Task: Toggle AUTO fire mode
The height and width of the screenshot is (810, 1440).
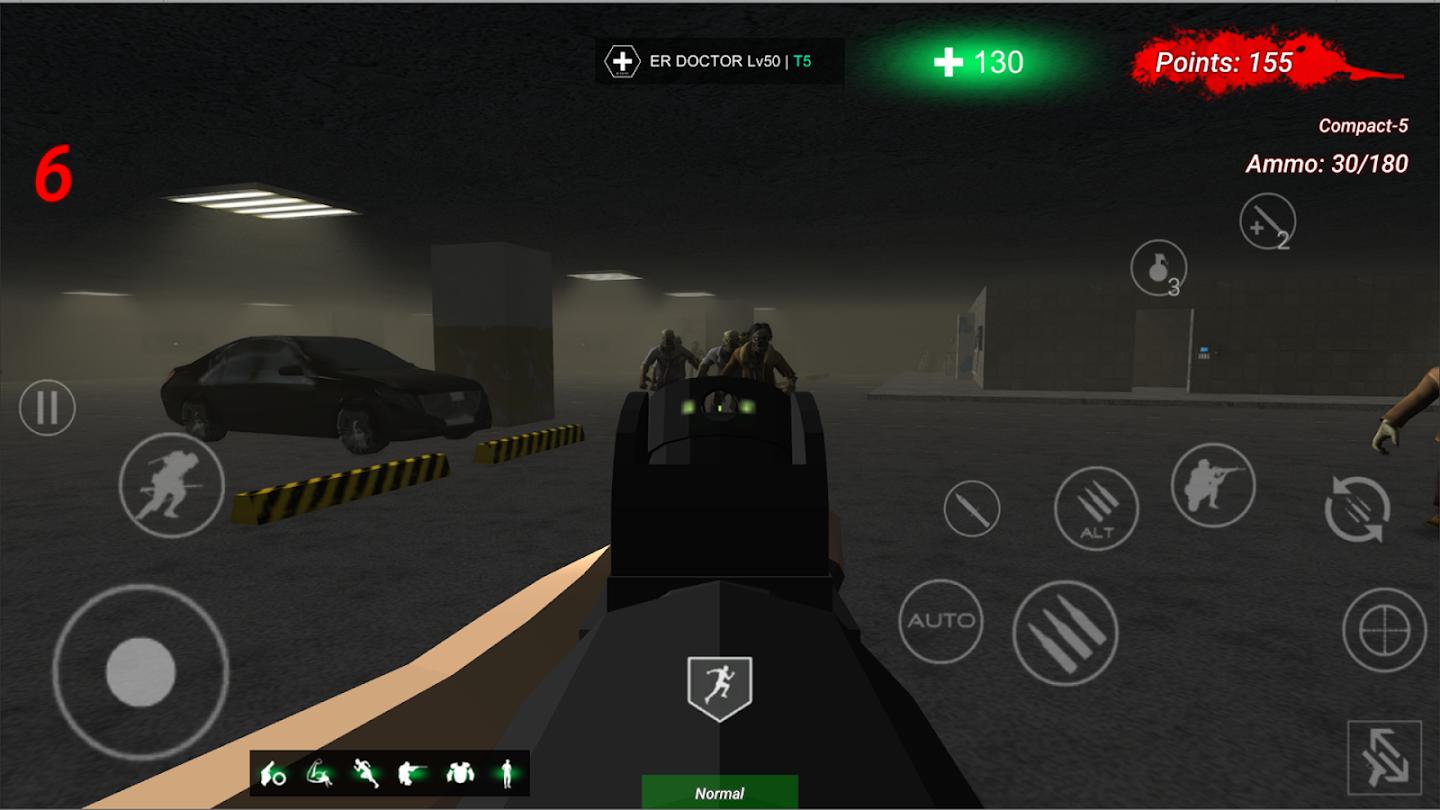Action: (x=940, y=618)
